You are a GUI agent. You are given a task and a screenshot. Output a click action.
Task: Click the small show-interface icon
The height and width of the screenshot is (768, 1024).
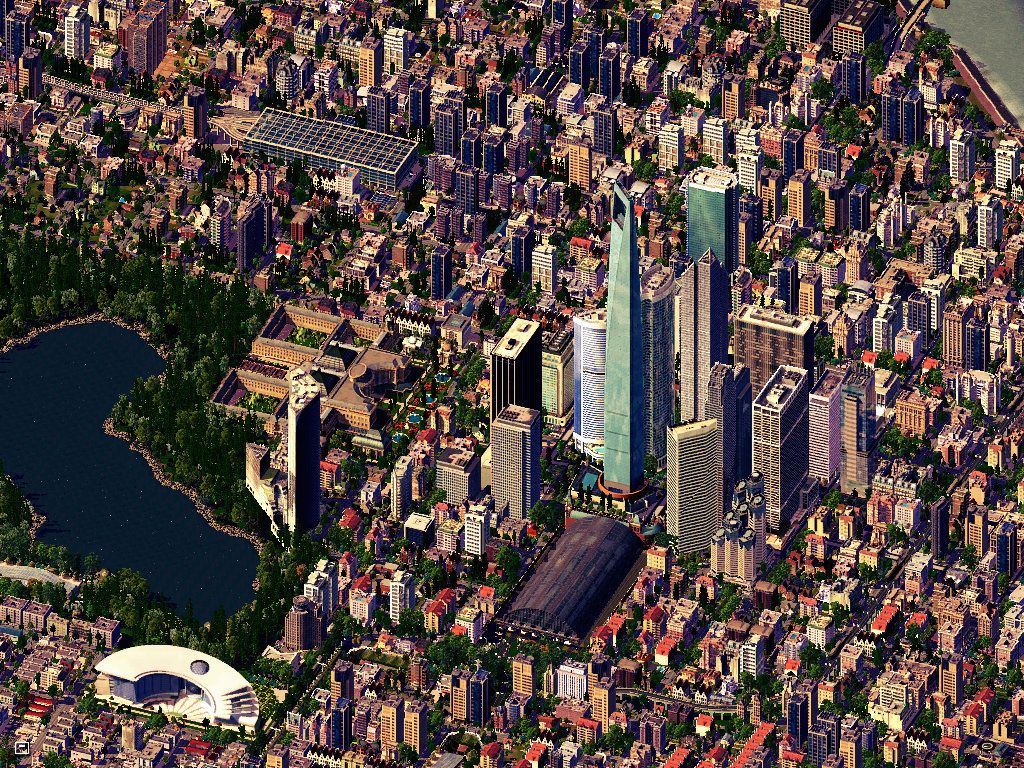pyautogui.click(x=21, y=746)
